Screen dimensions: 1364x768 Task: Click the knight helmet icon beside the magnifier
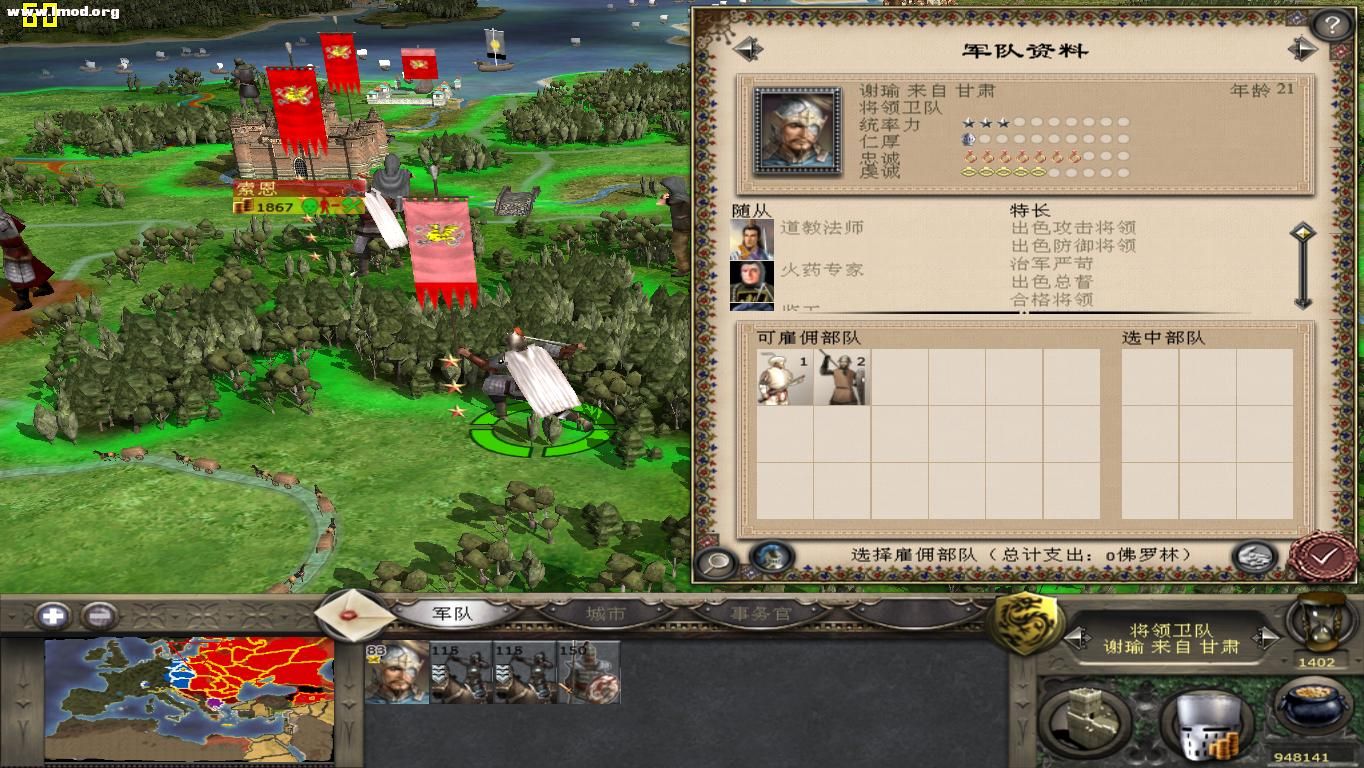coord(767,557)
